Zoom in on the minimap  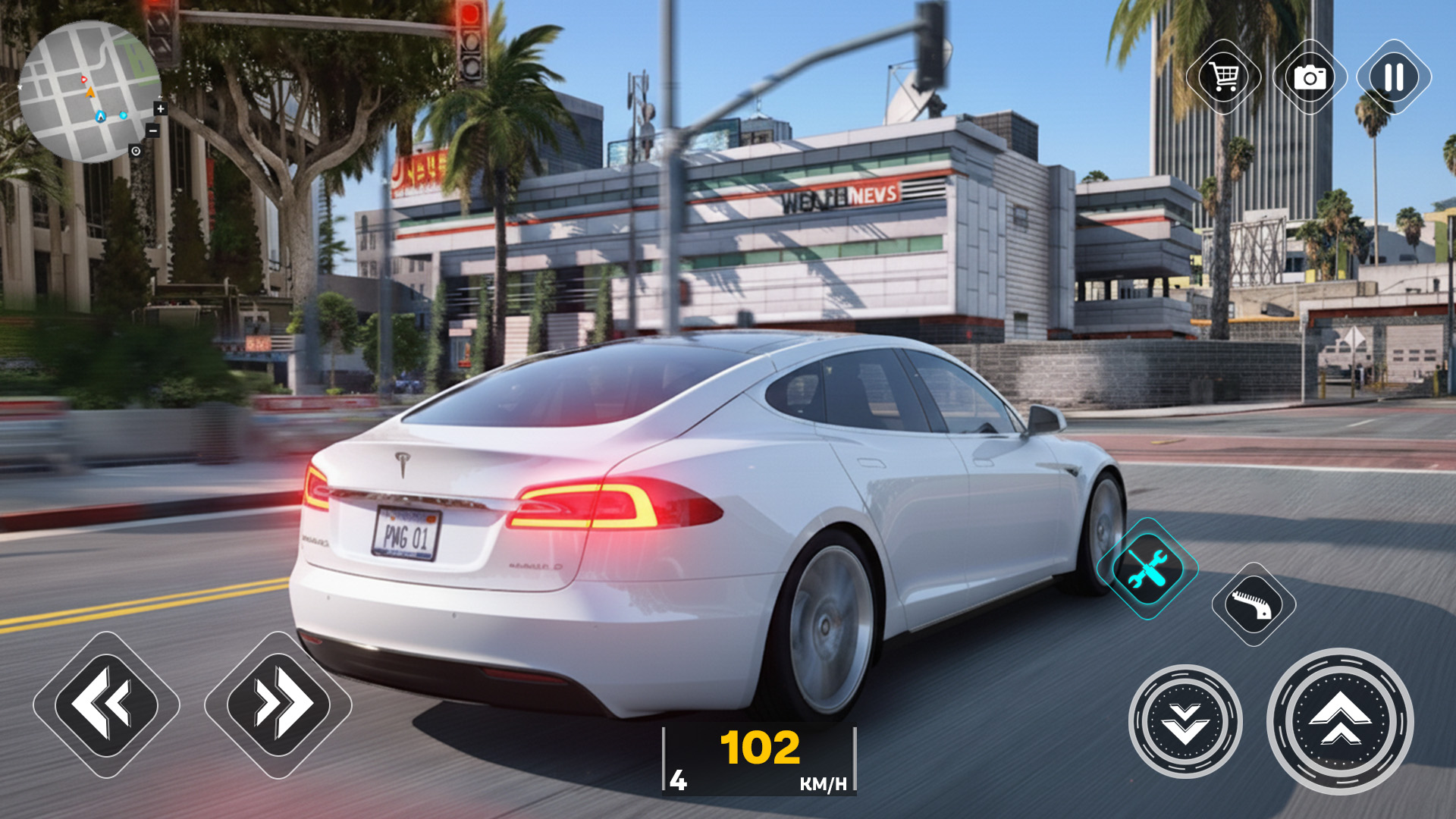(160, 108)
